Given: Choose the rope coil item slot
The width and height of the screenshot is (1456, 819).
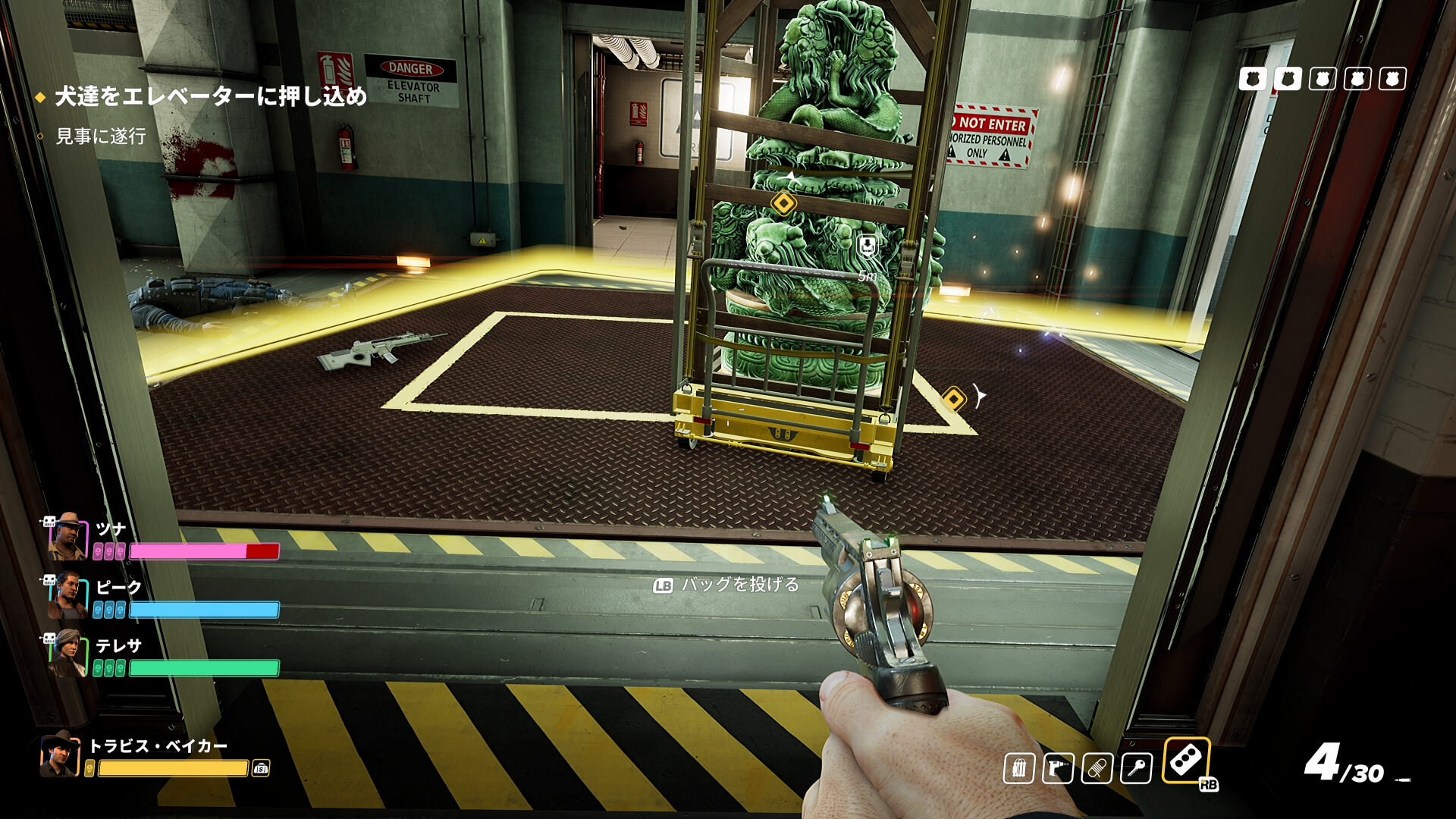Looking at the screenshot, I should pyautogui.click(x=1097, y=769).
